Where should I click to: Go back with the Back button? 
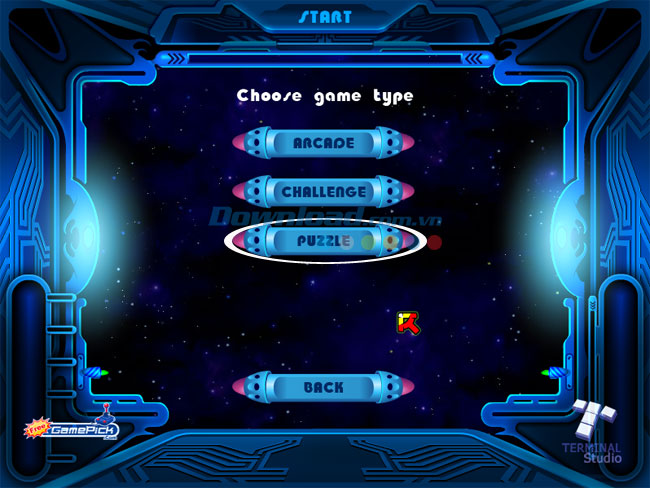click(x=323, y=387)
